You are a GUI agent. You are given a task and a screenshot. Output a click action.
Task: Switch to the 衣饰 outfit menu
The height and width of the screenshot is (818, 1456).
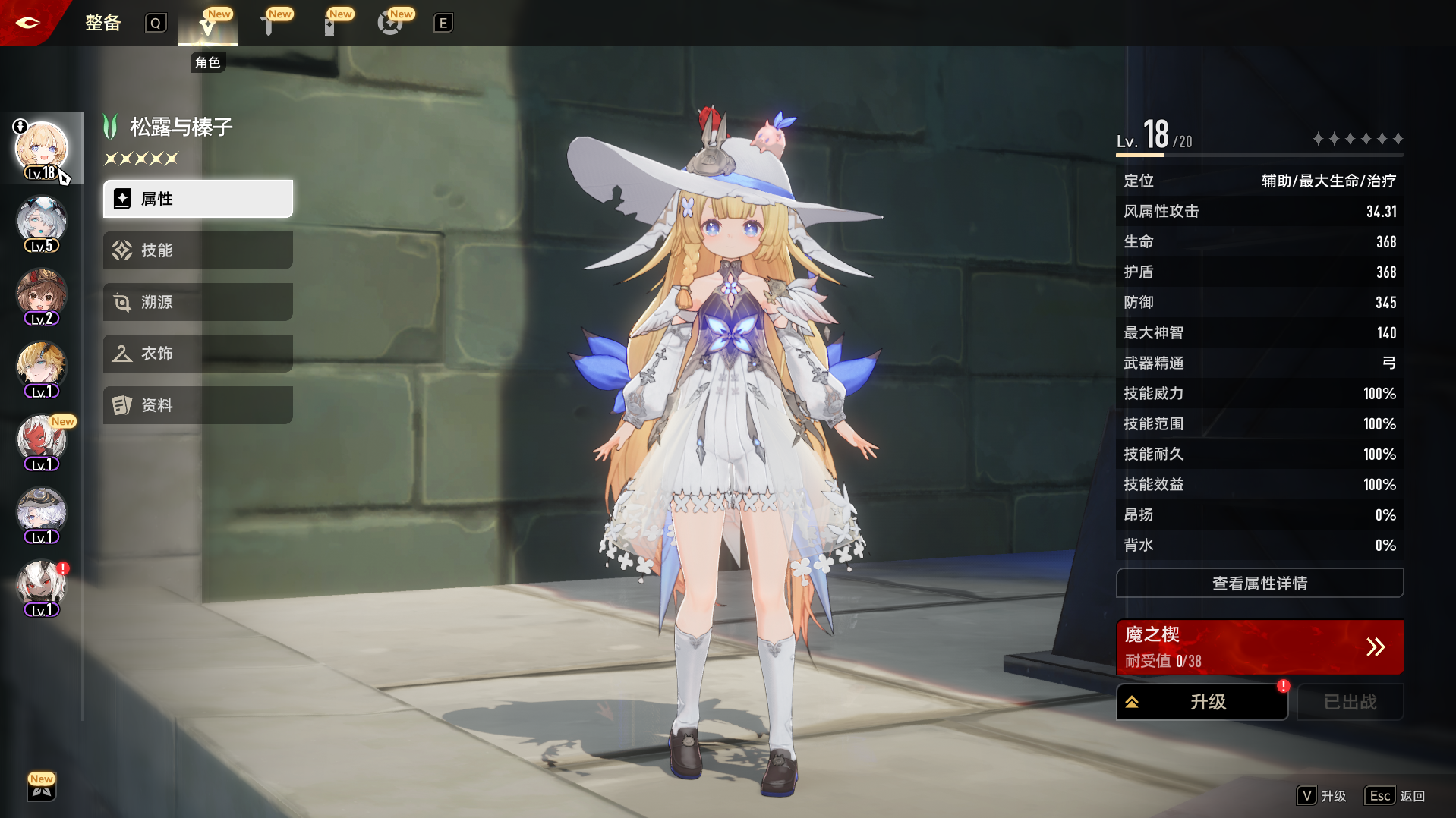197,354
